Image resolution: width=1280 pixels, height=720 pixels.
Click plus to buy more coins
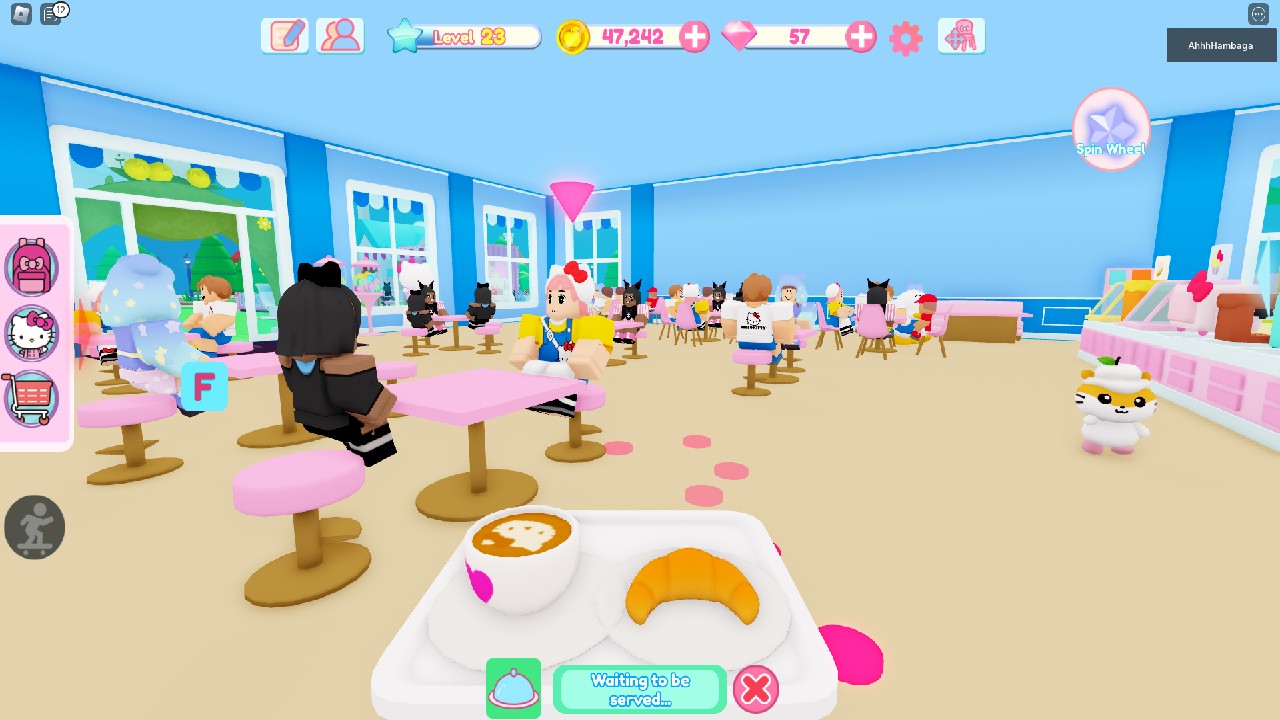694,37
